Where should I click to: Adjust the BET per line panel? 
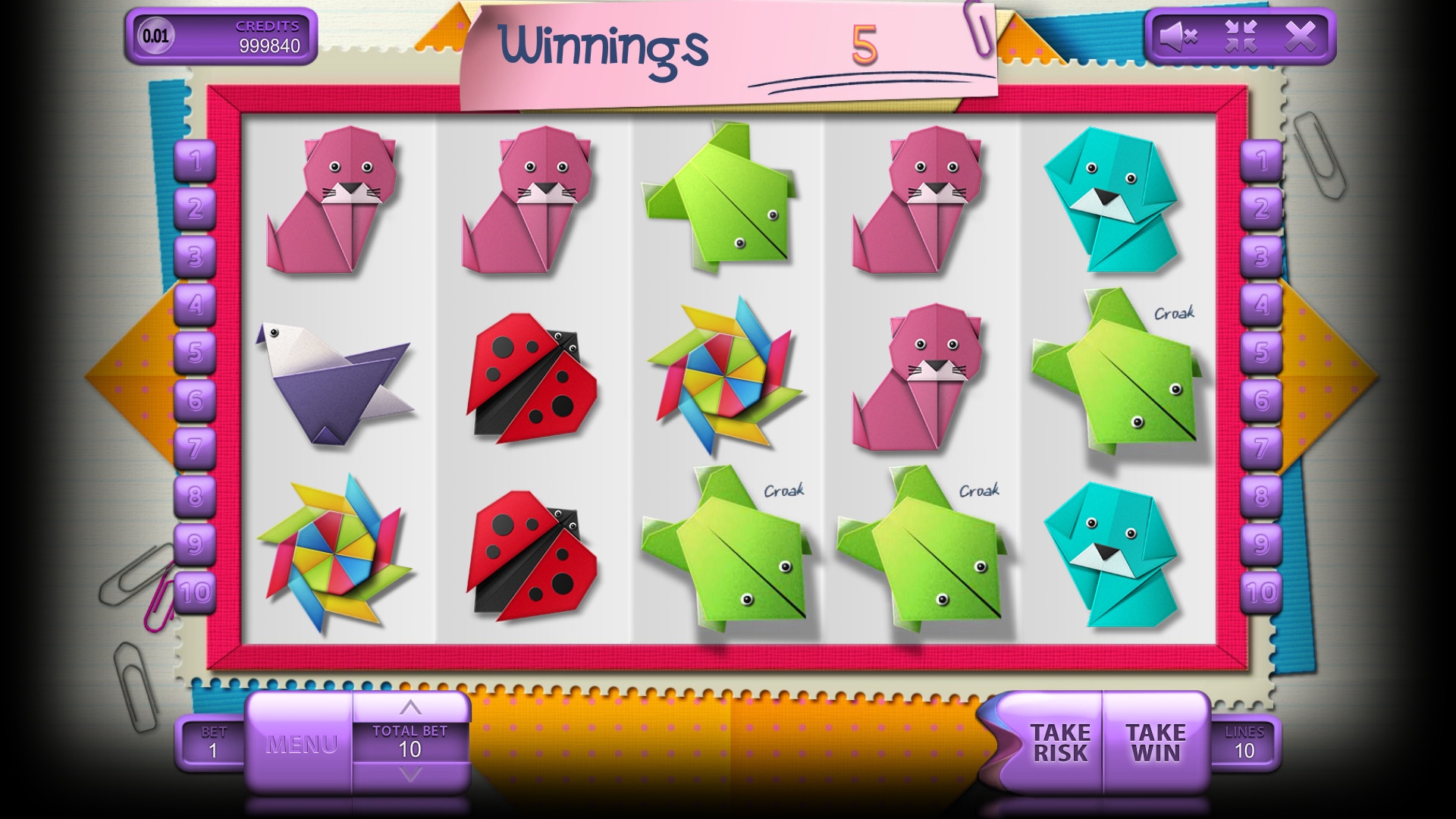coord(213,743)
